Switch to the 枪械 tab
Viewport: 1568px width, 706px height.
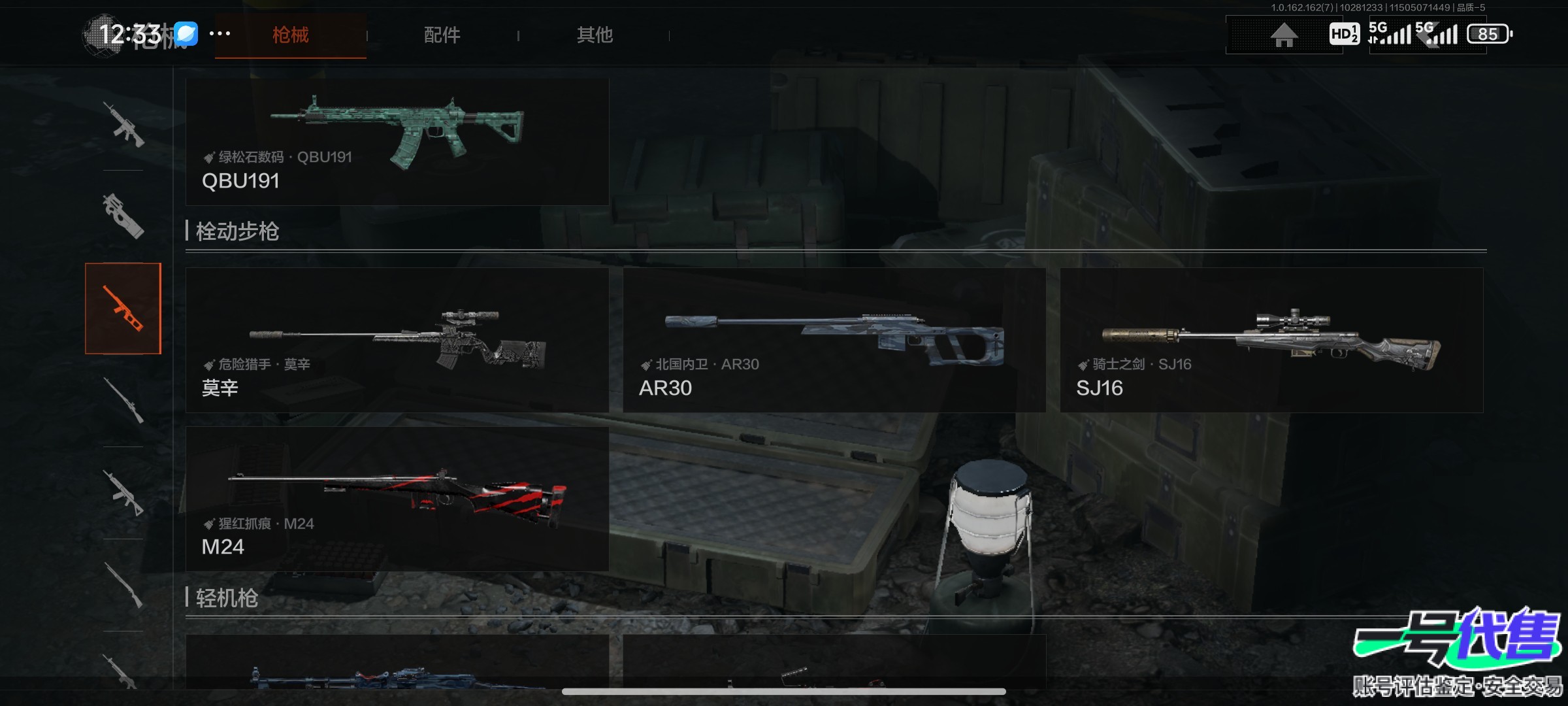pos(290,35)
